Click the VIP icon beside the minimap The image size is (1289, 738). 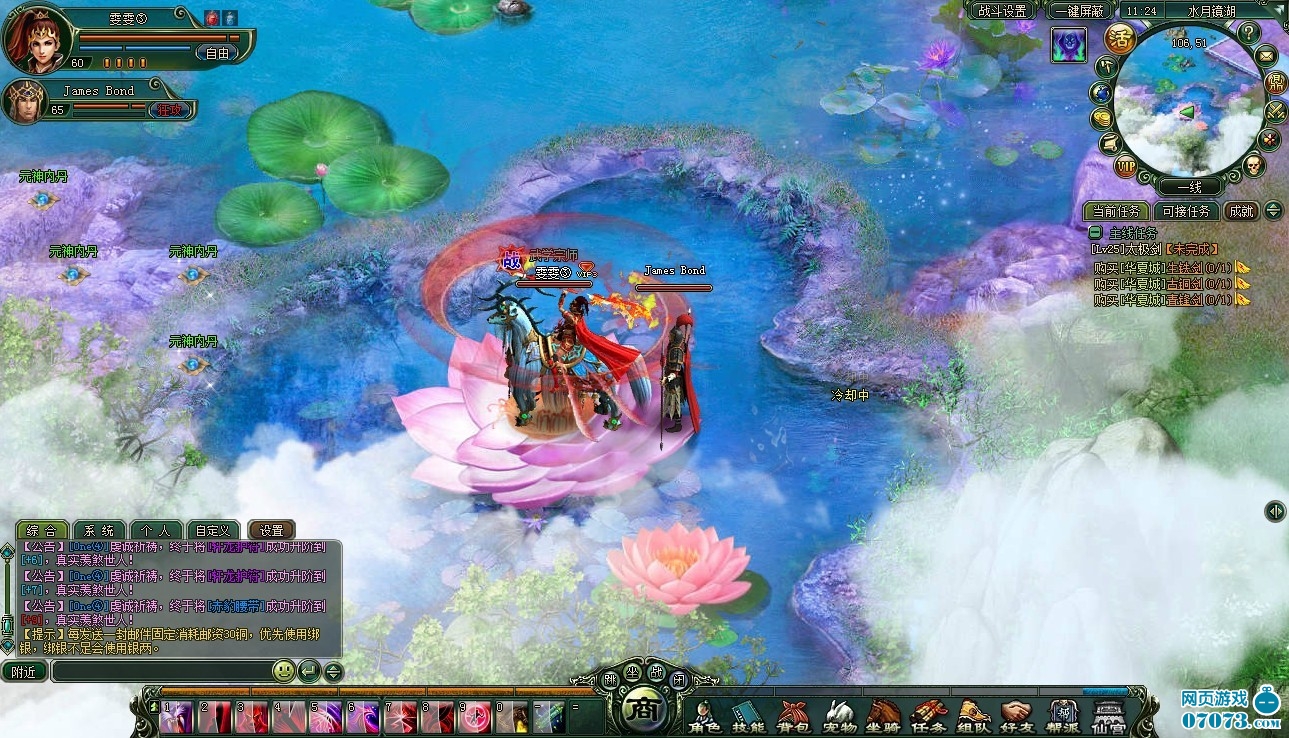click(x=1126, y=167)
